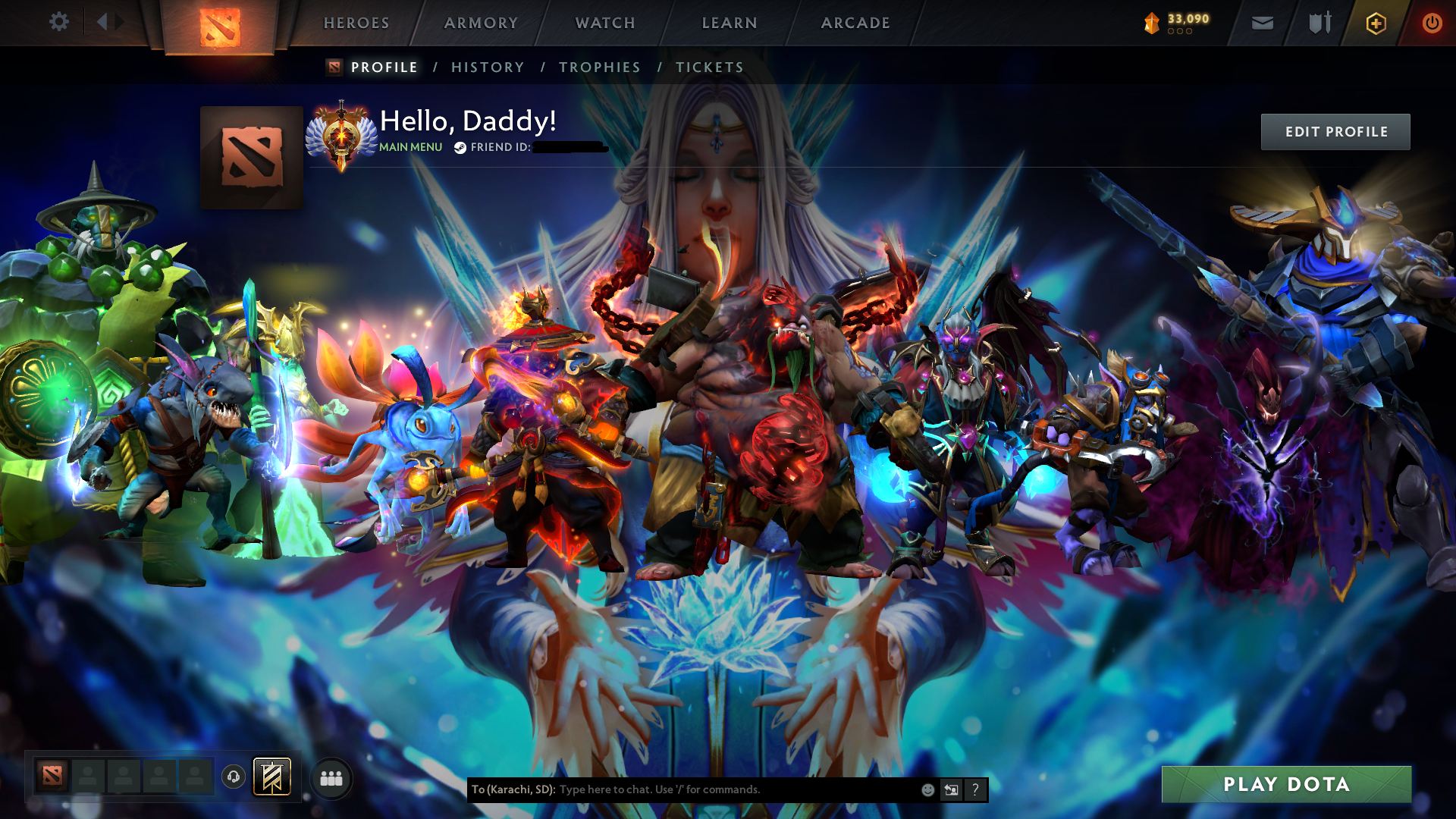Open Dota Plus via the gold hexagon icon
The width and height of the screenshot is (1456, 819).
click(x=1376, y=23)
